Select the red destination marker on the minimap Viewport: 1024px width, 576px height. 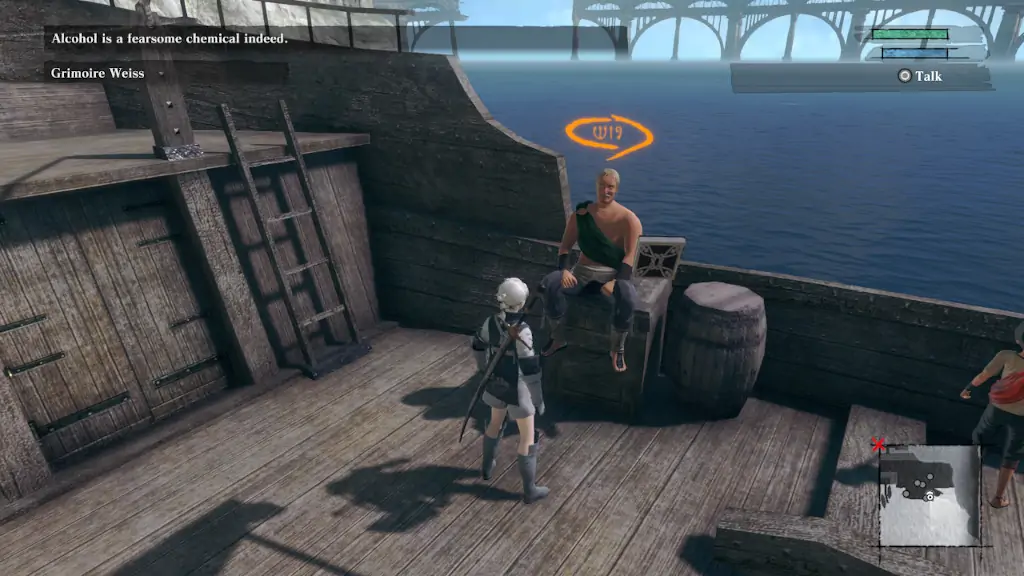[879, 445]
